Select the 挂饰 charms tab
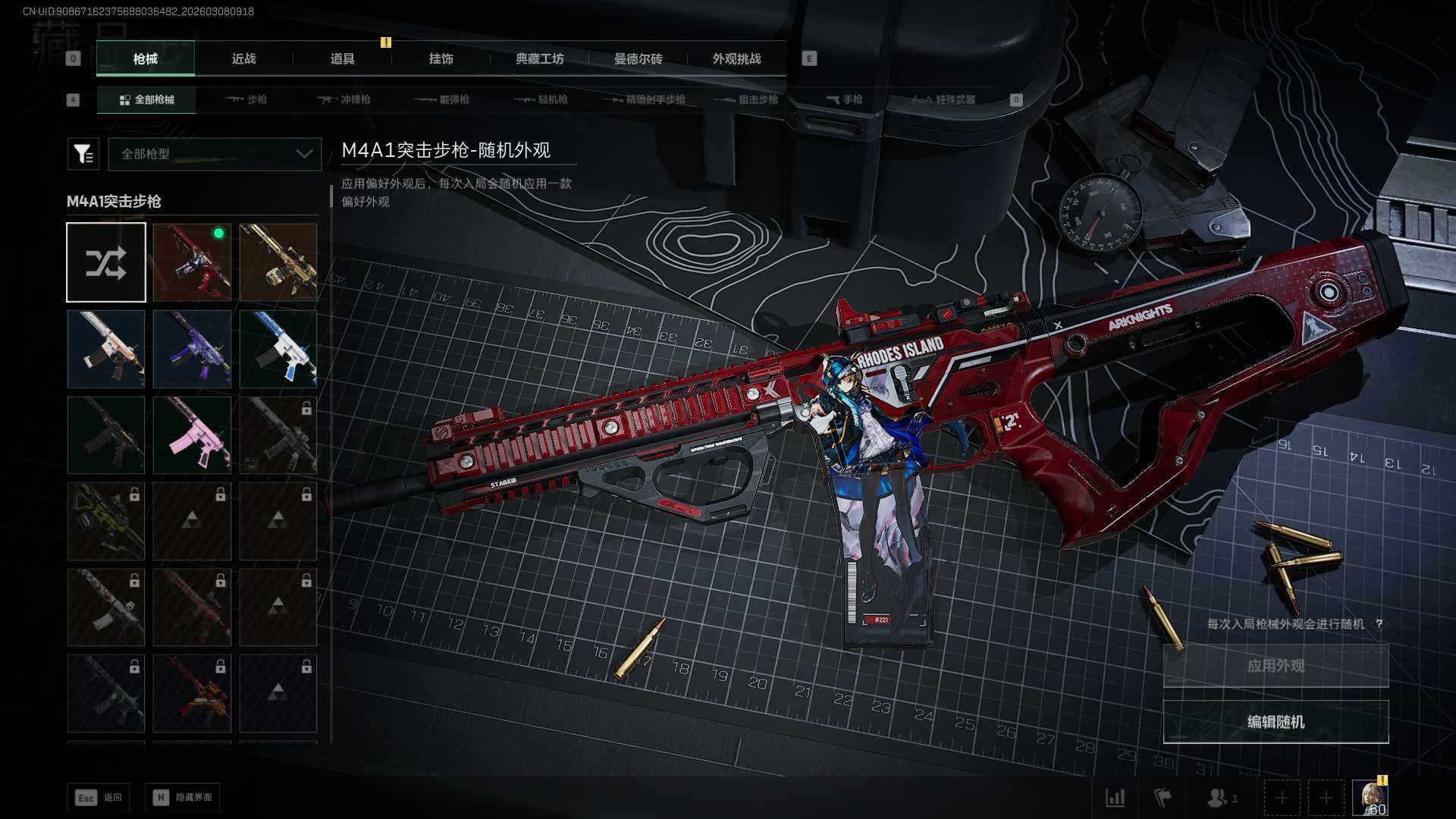Image resolution: width=1456 pixels, height=819 pixels. click(441, 58)
